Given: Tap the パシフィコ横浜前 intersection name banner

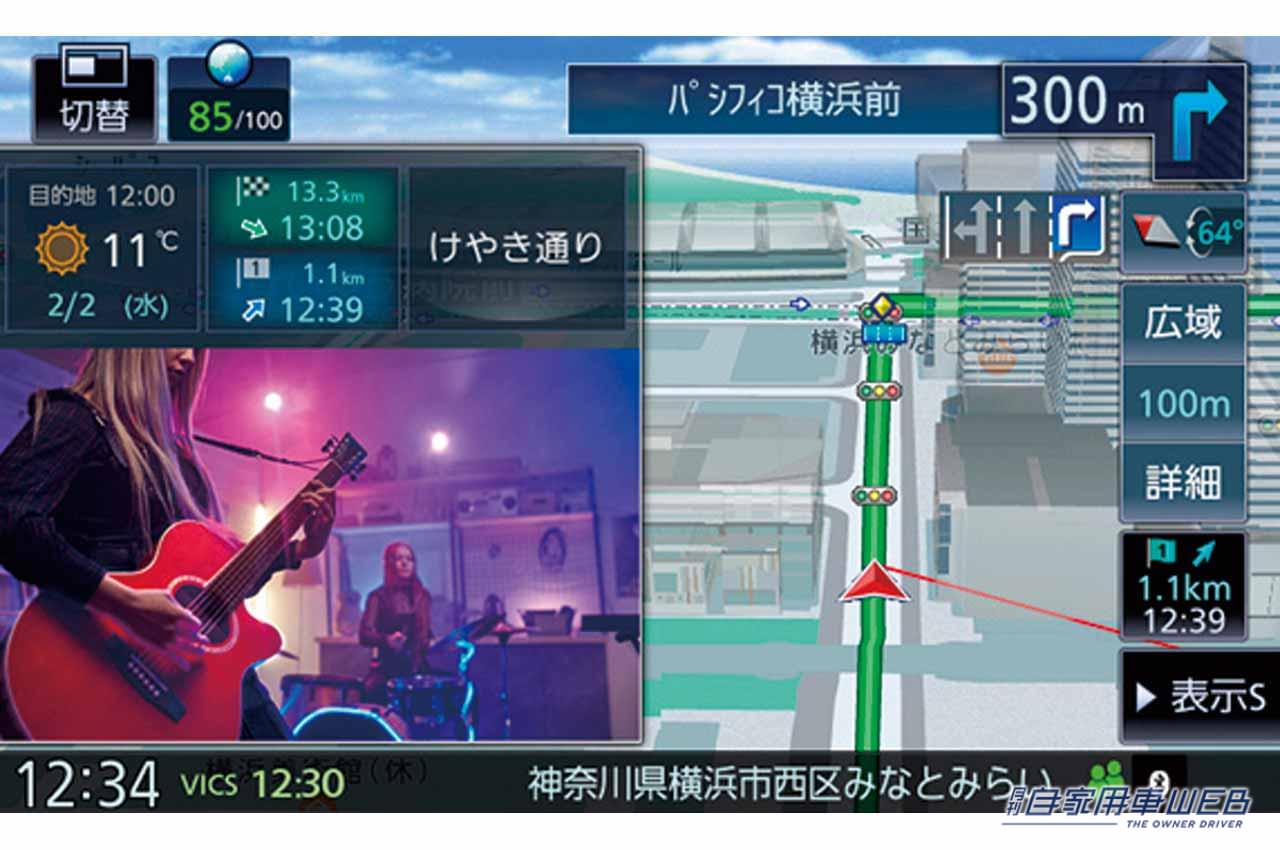Looking at the screenshot, I should tap(784, 100).
